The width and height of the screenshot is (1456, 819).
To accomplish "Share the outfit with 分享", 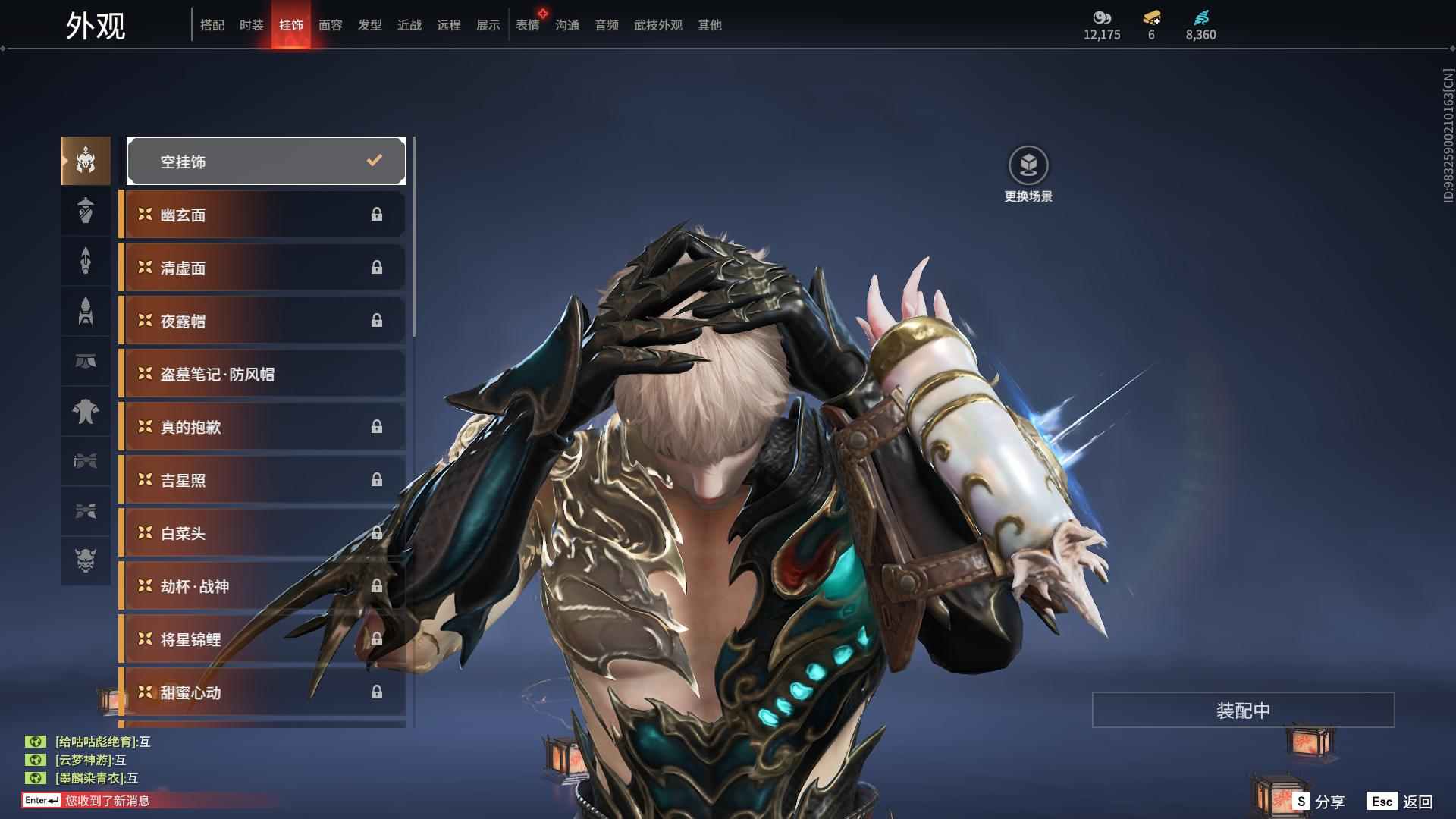I will tap(1319, 802).
